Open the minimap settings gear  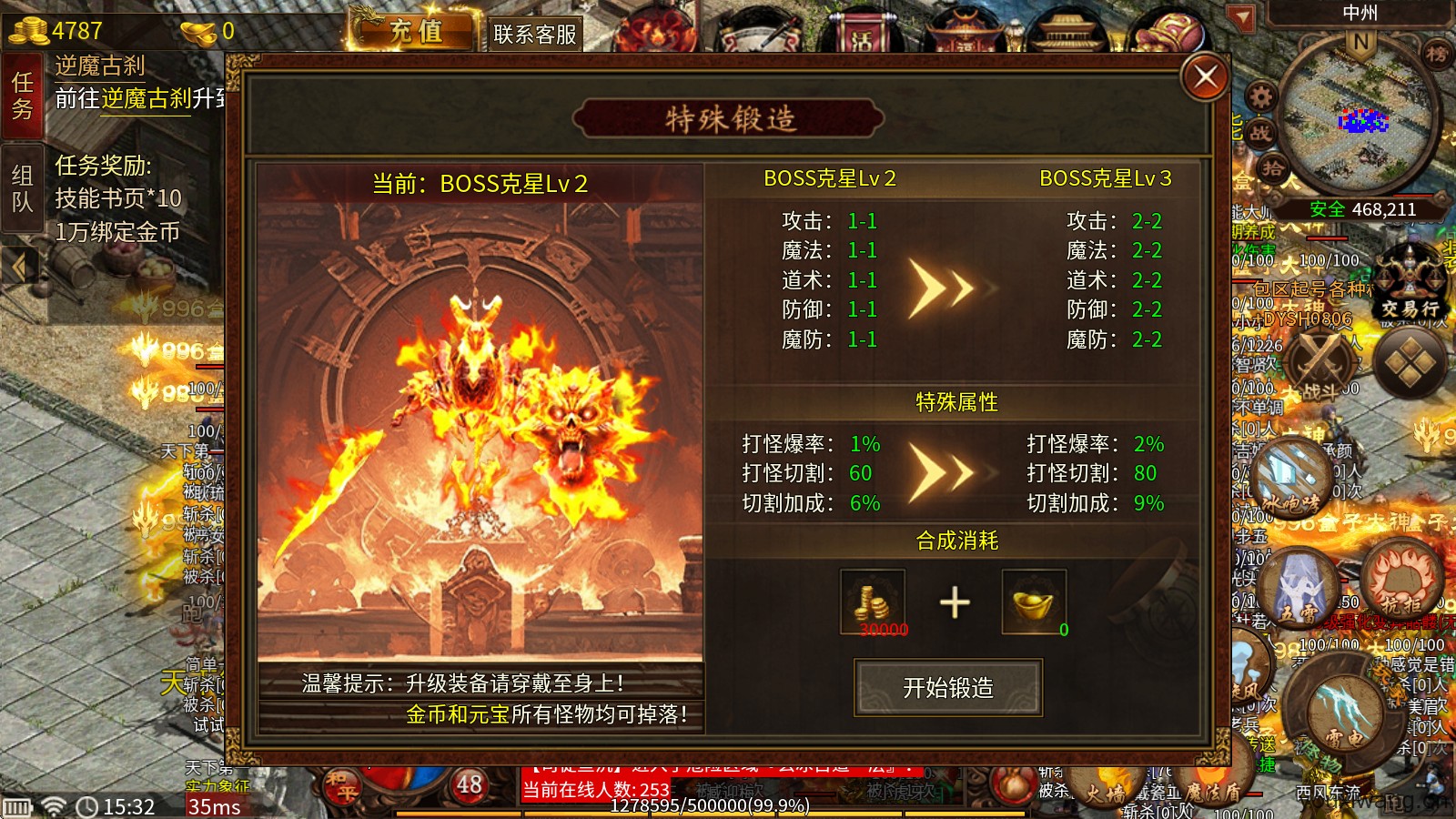(x=1259, y=96)
